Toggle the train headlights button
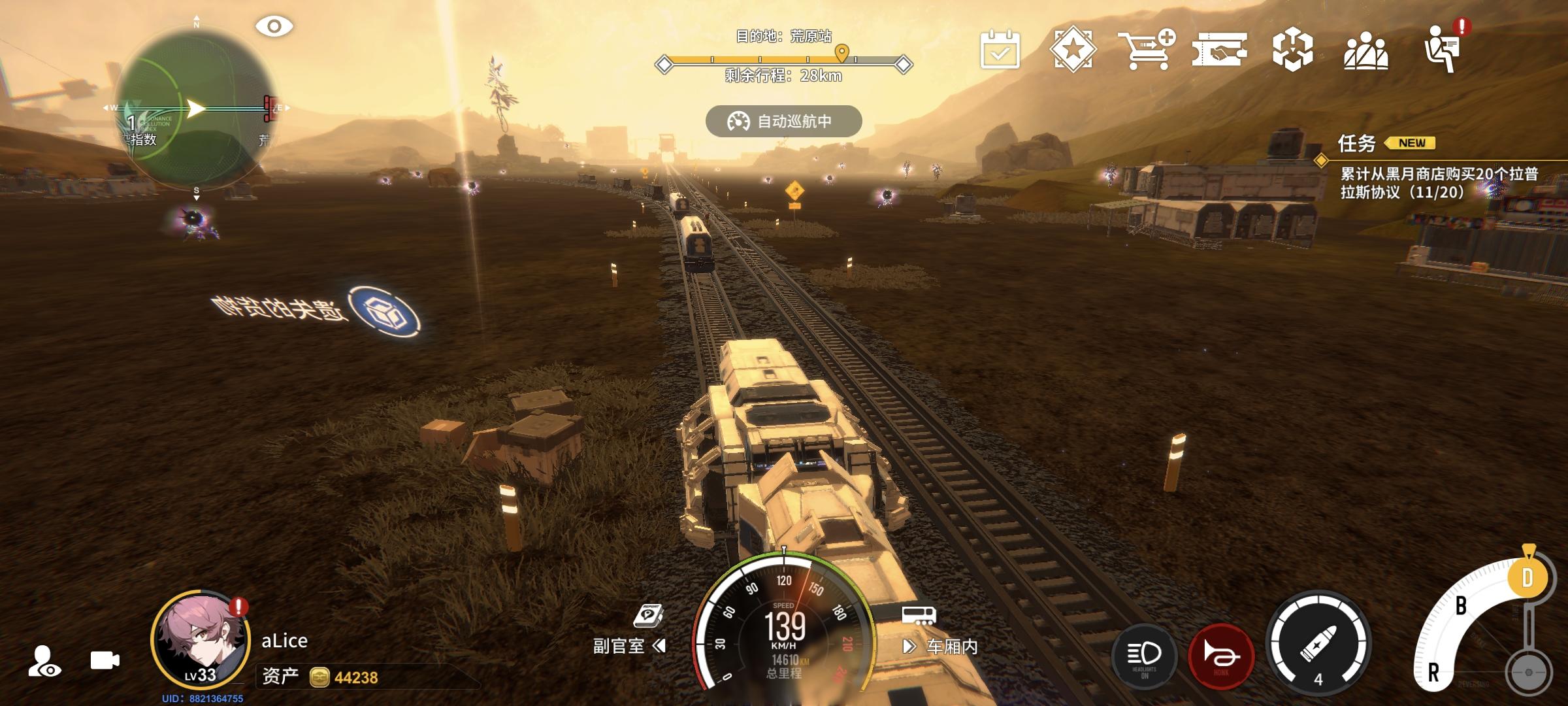Screen dimensions: 1568x706 [1145, 656]
